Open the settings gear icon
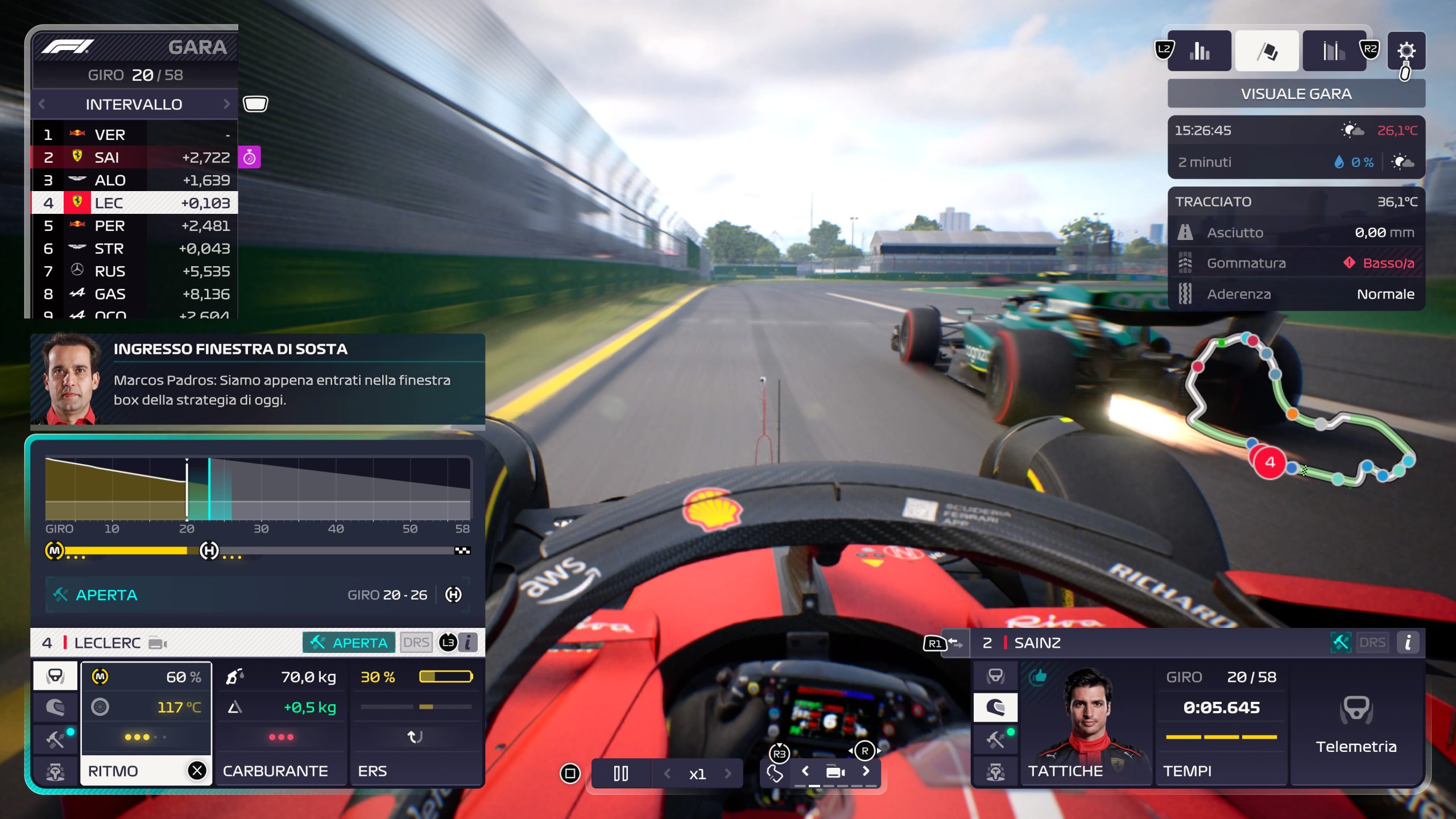Viewport: 1456px width, 819px height. tap(1406, 51)
